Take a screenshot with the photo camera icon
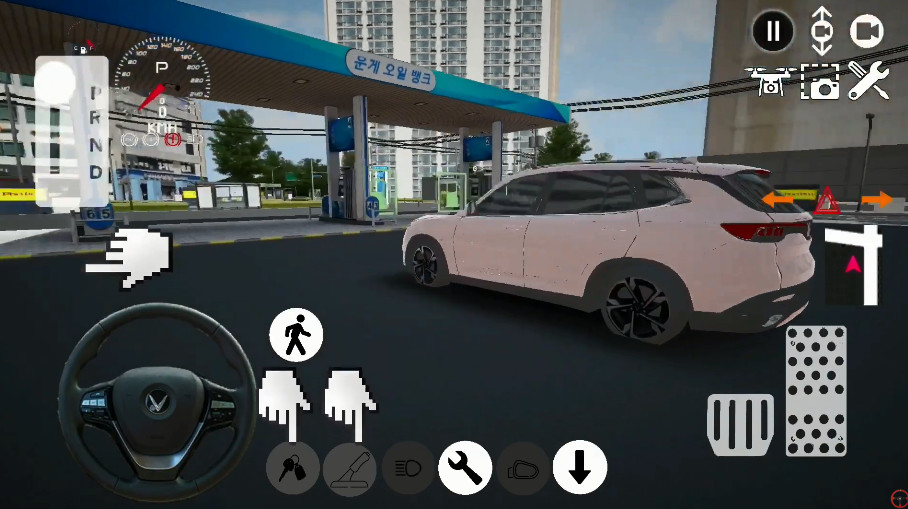The width and height of the screenshot is (908, 509). (x=821, y=82)
